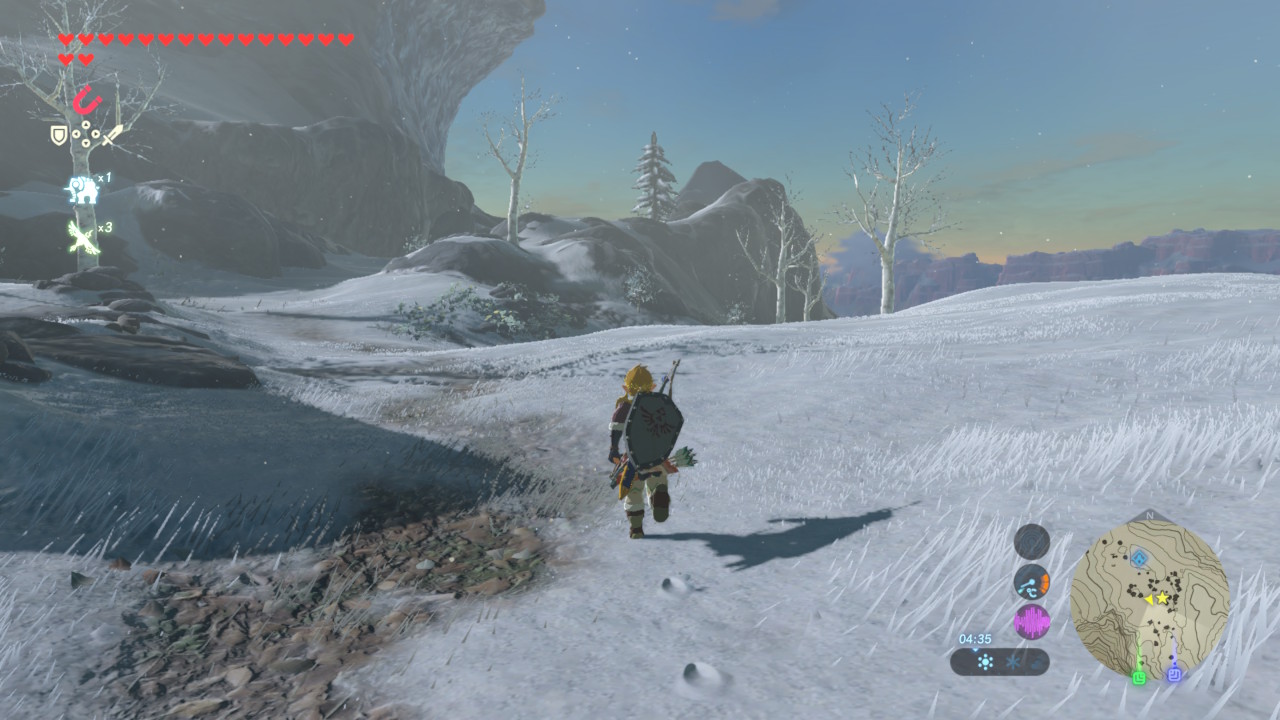
Task: Click the shield quick-select icon
Action: (x=59, y=134)
